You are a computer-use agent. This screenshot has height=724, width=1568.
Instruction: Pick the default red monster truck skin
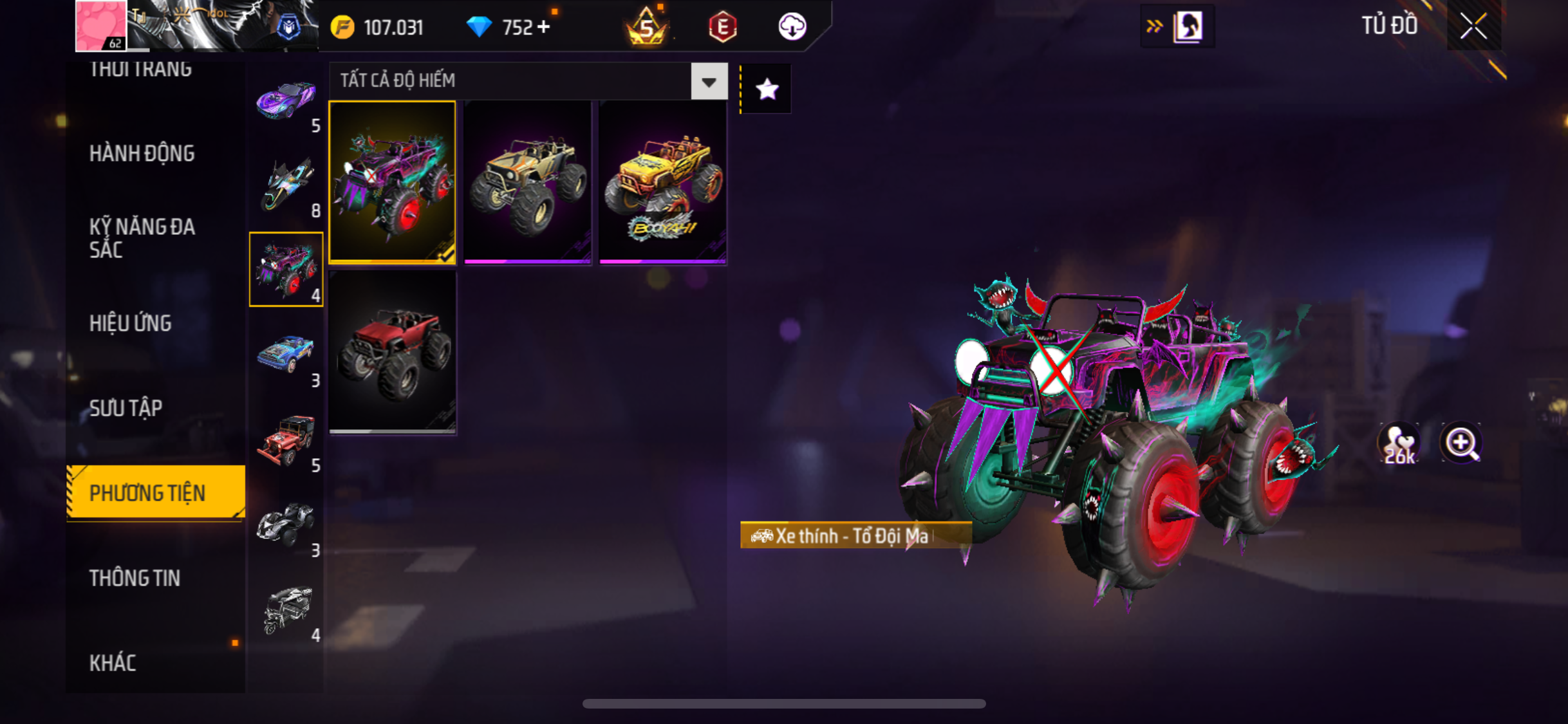392,351
